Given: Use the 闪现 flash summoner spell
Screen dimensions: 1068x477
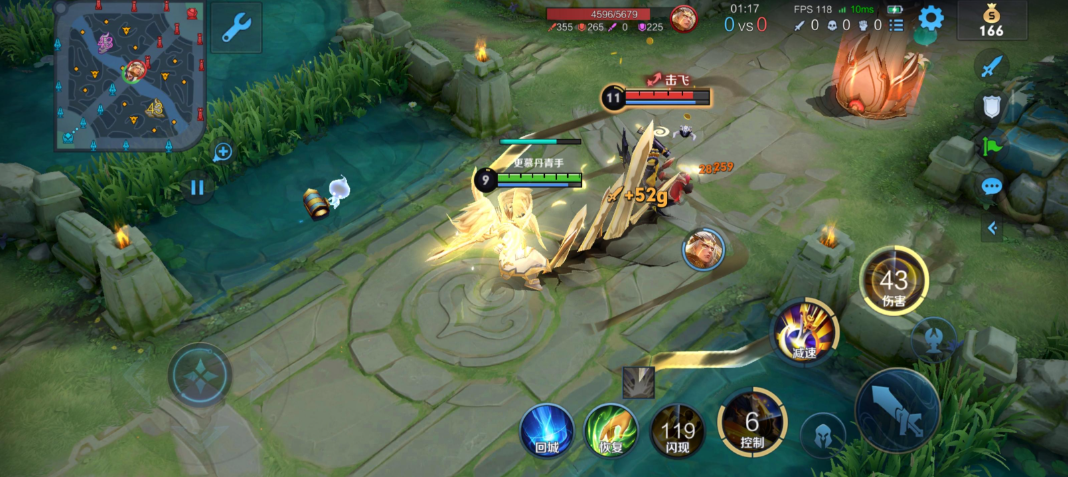Looking at the screenshot, I should [677, 432].
